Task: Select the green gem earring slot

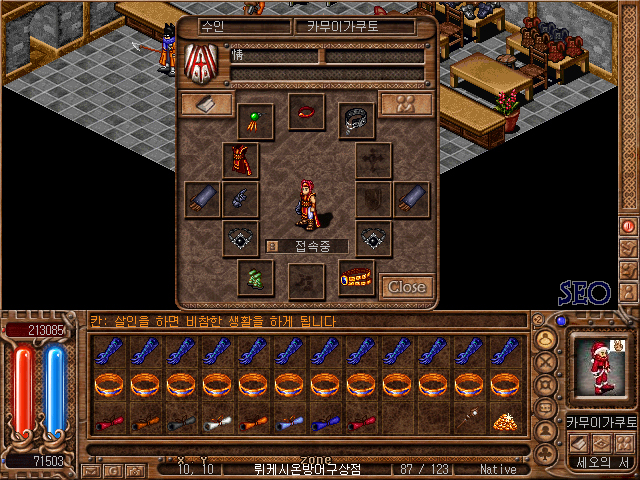Action: point(255,122)
